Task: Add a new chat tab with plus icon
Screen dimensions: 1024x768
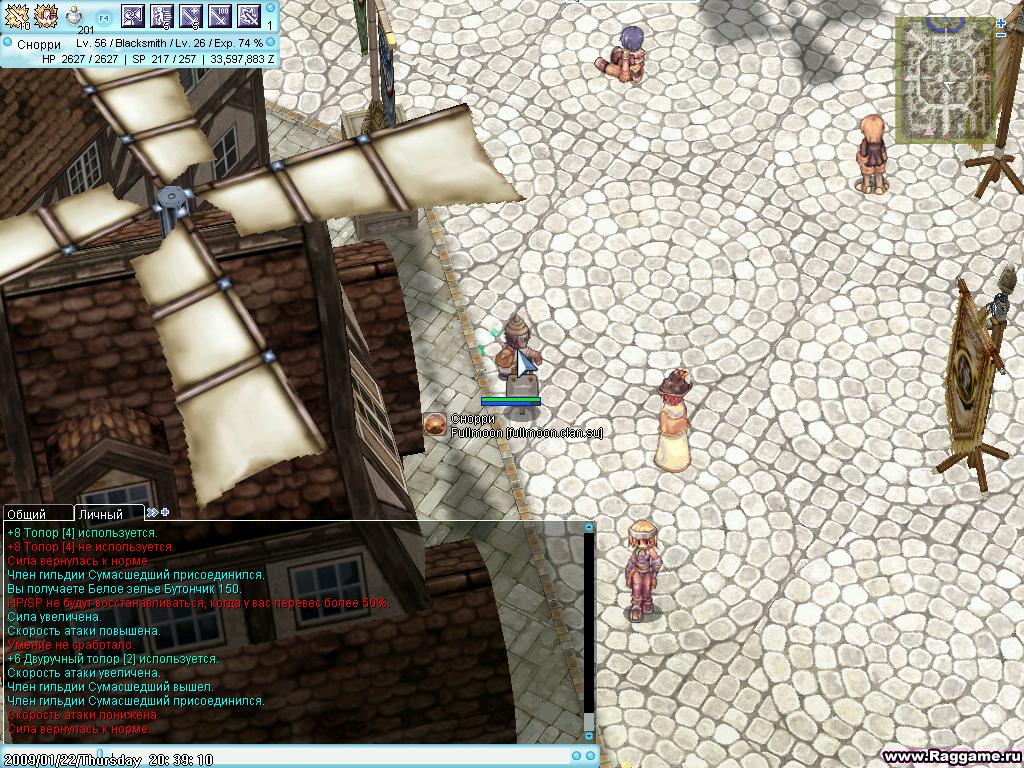Action: click(165, 512)
